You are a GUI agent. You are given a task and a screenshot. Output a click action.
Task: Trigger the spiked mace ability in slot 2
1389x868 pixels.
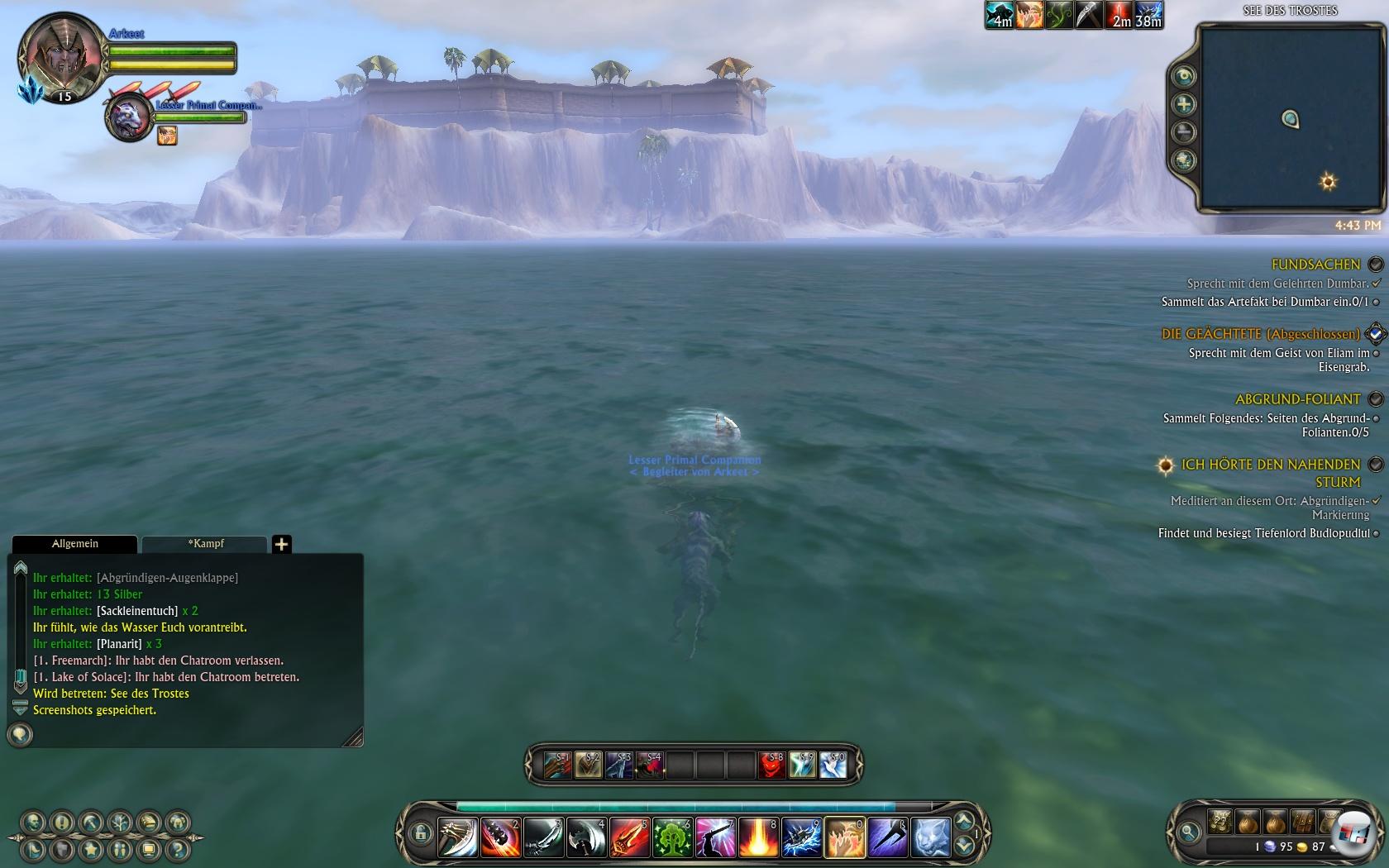(500, 837)
